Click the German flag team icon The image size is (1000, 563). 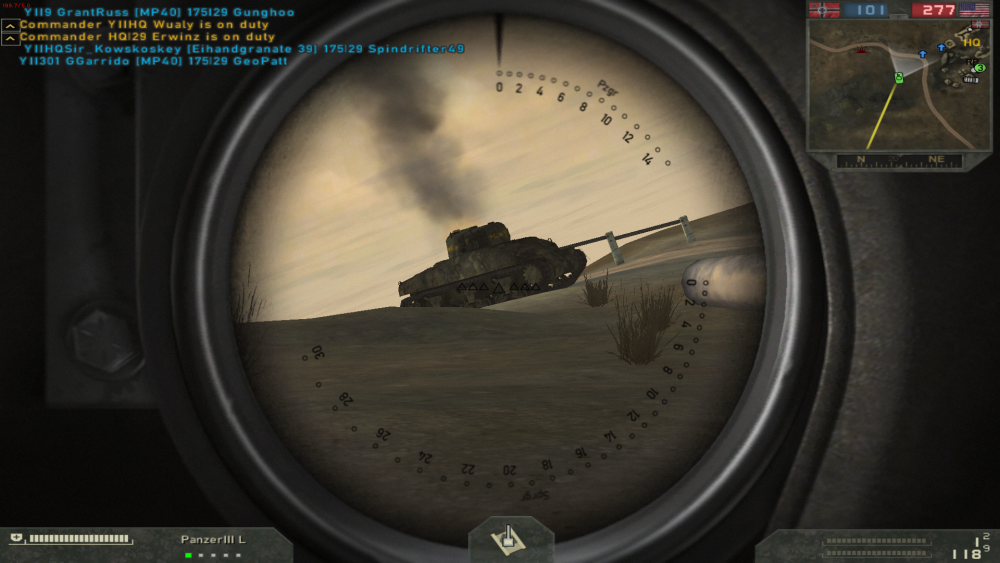824,10
